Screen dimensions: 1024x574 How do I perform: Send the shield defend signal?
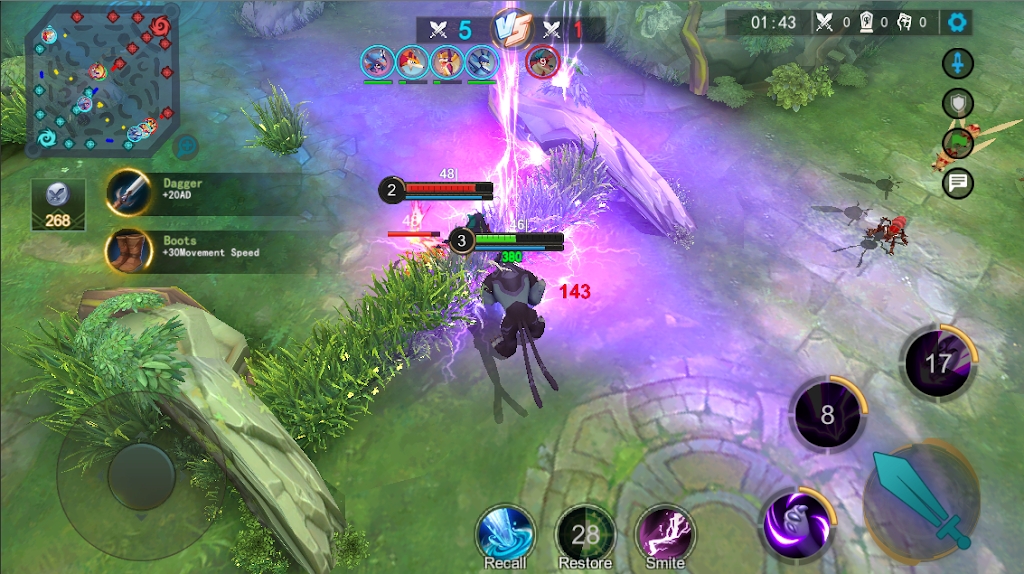[x=958, y=103]
